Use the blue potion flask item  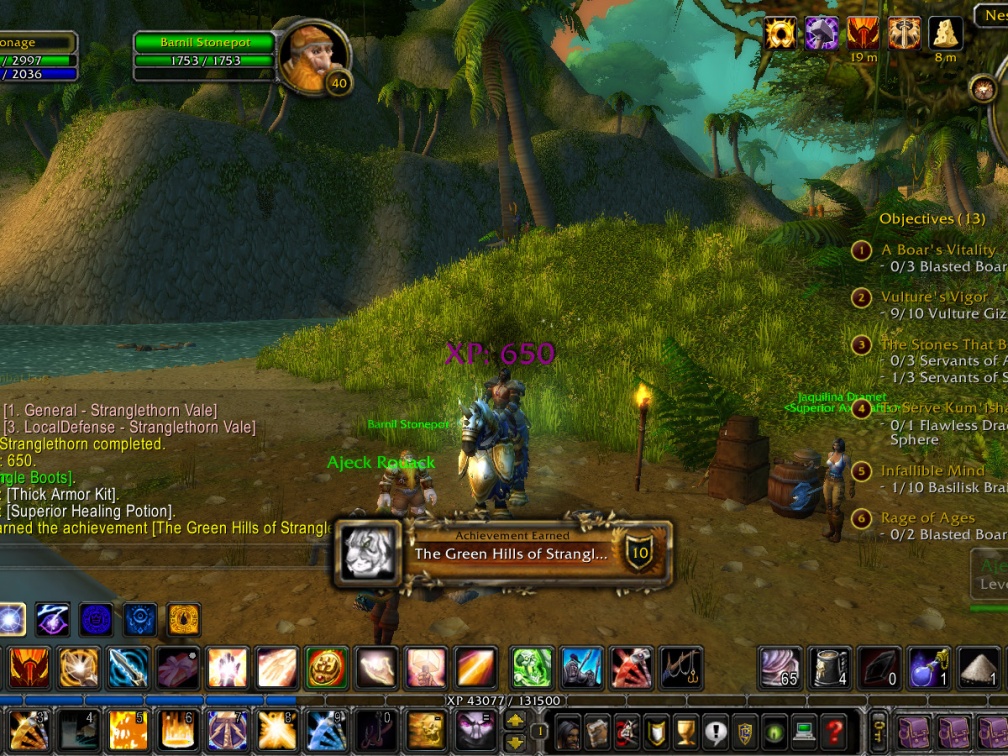point(928,669)
